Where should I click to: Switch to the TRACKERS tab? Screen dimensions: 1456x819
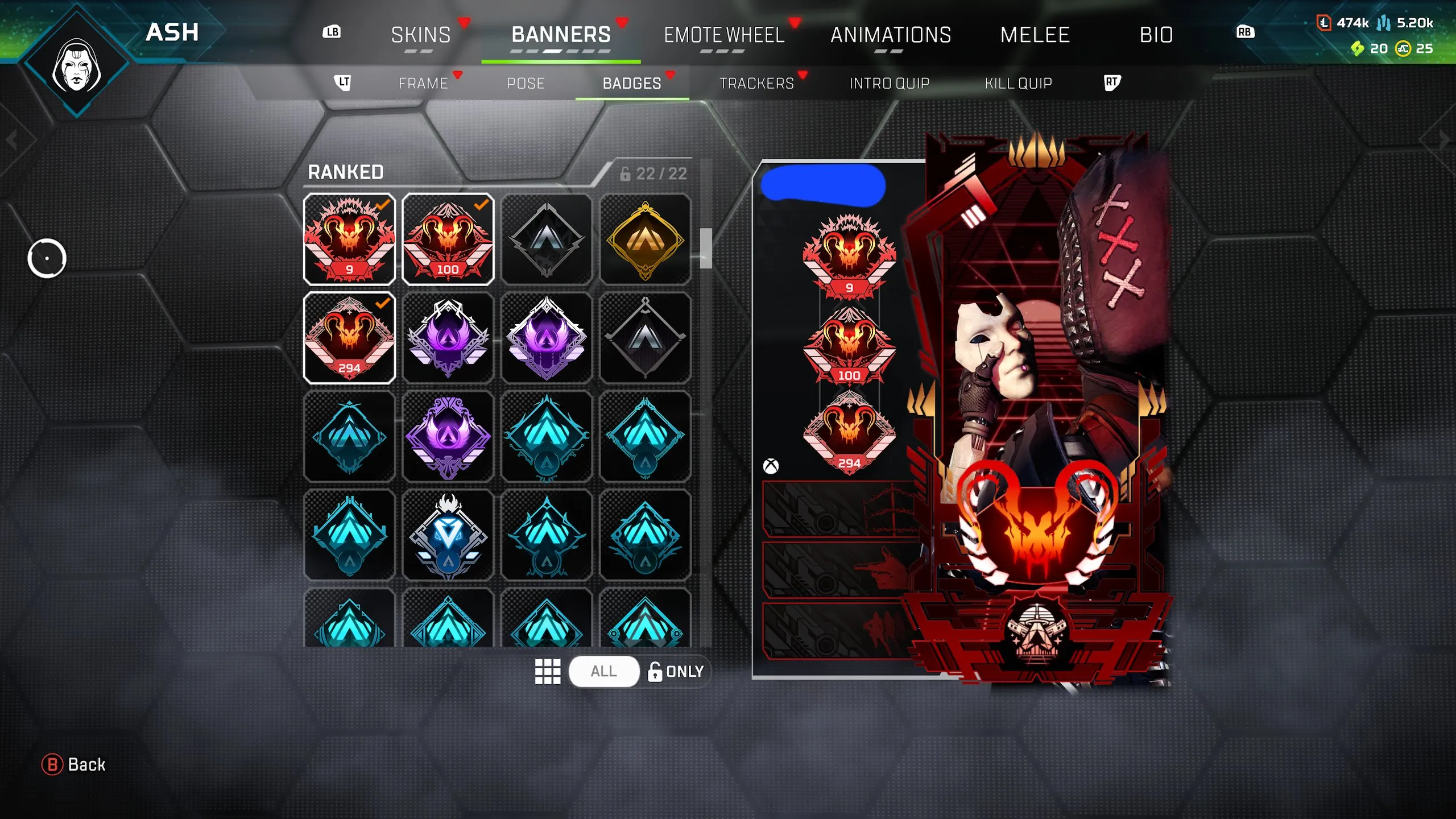[x=758, y=83]
